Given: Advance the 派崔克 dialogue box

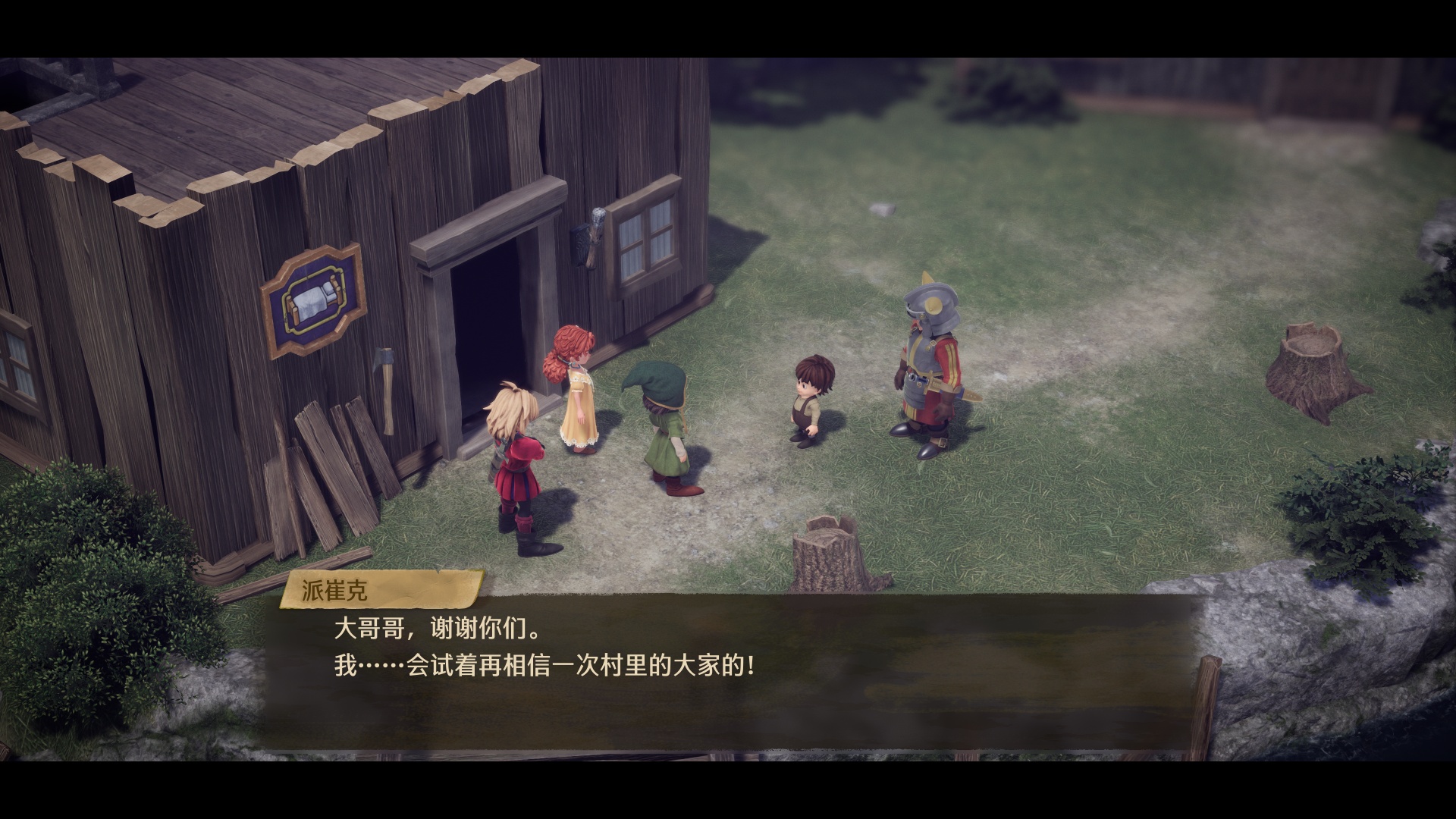Looking at the screenshot, I should pyautogui.click(x=728, y=667).
